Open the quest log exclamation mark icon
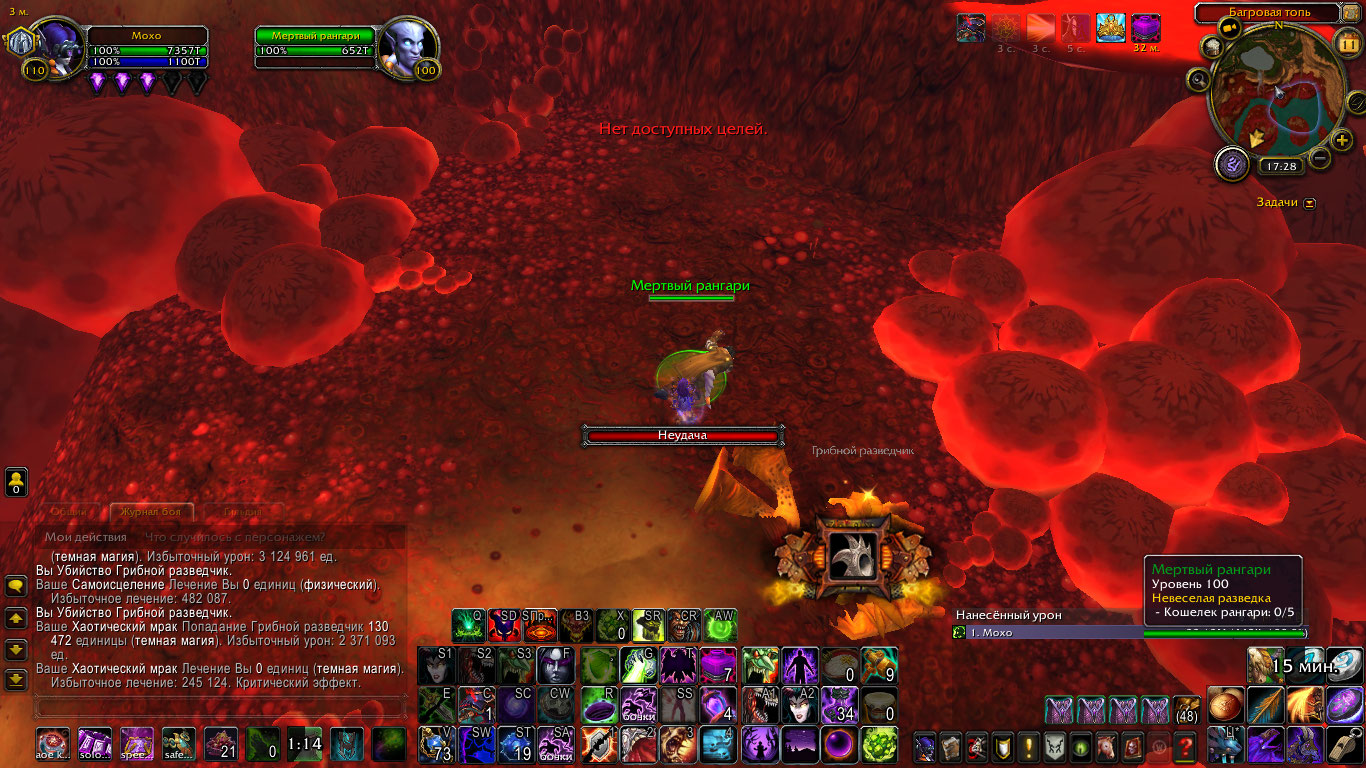 pos(1029,746)
